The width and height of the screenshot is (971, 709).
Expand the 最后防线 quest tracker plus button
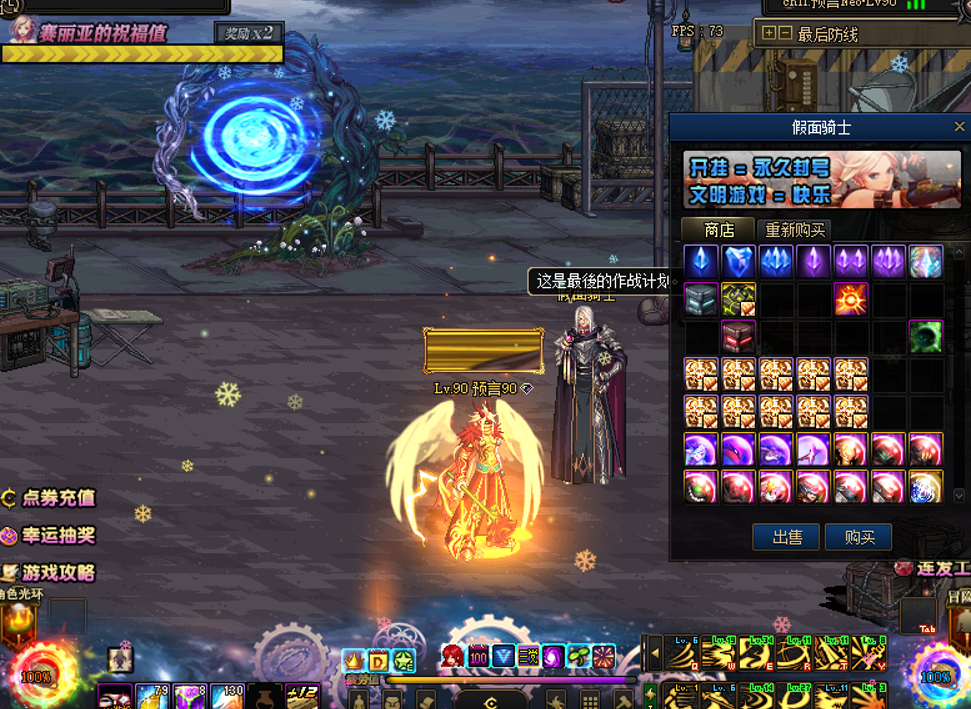(768, 33)
